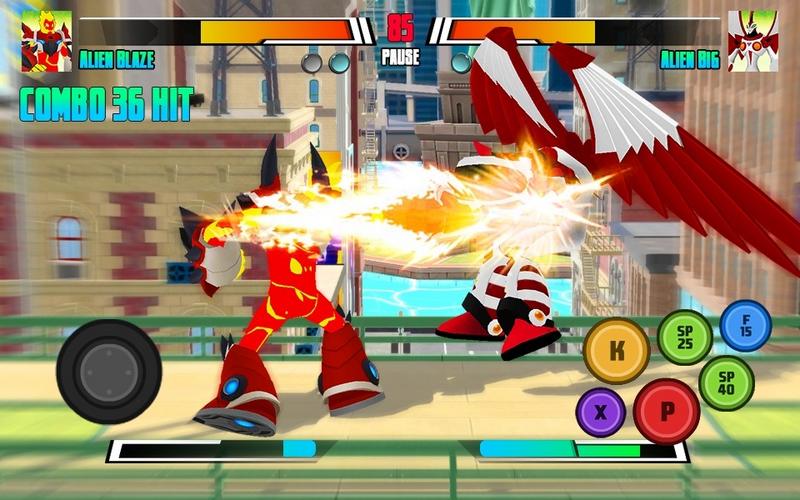
Task: Trigger the green SP 40 special
Action: click(726, 383)
